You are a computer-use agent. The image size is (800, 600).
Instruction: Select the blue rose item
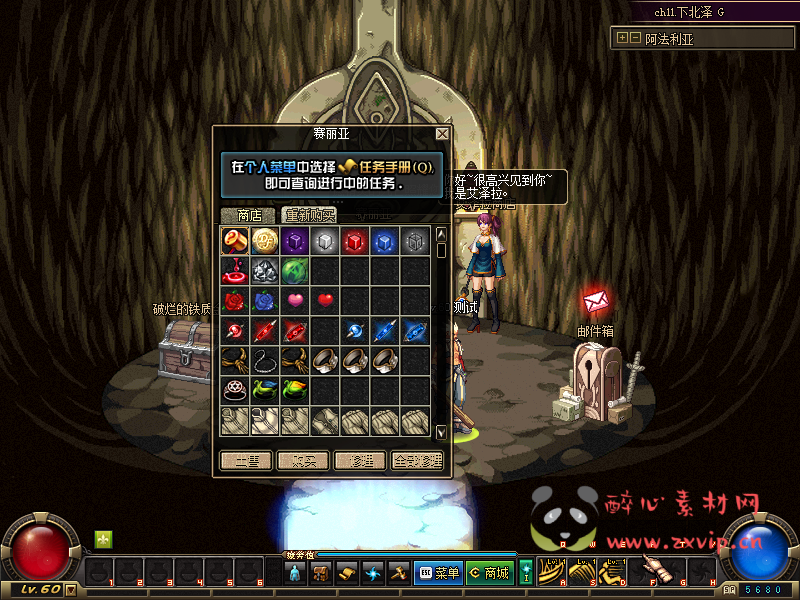click(x=265, y=300)
